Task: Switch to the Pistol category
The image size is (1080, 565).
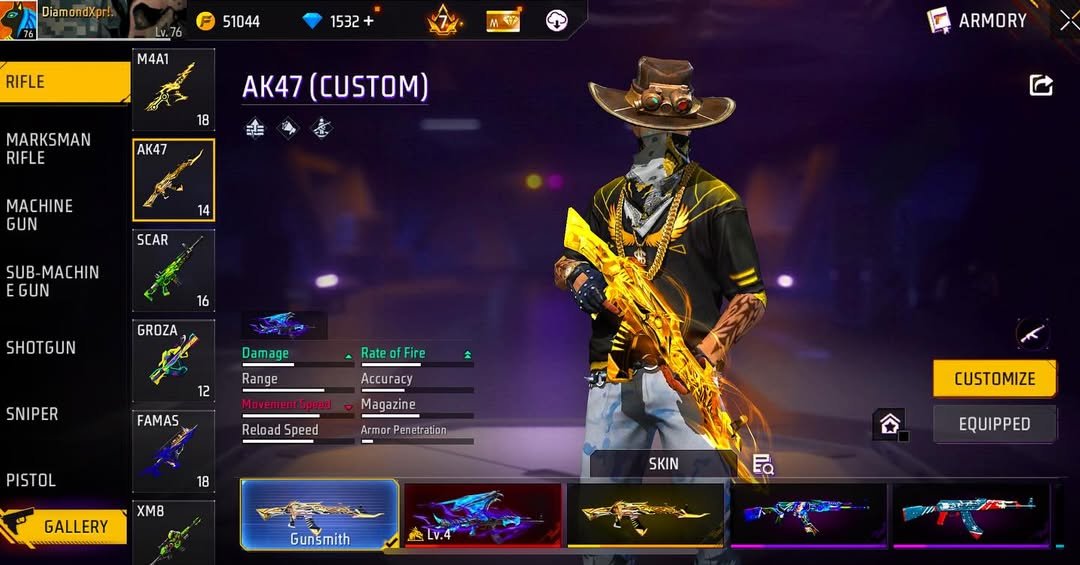Action: [x=31, y=480]
